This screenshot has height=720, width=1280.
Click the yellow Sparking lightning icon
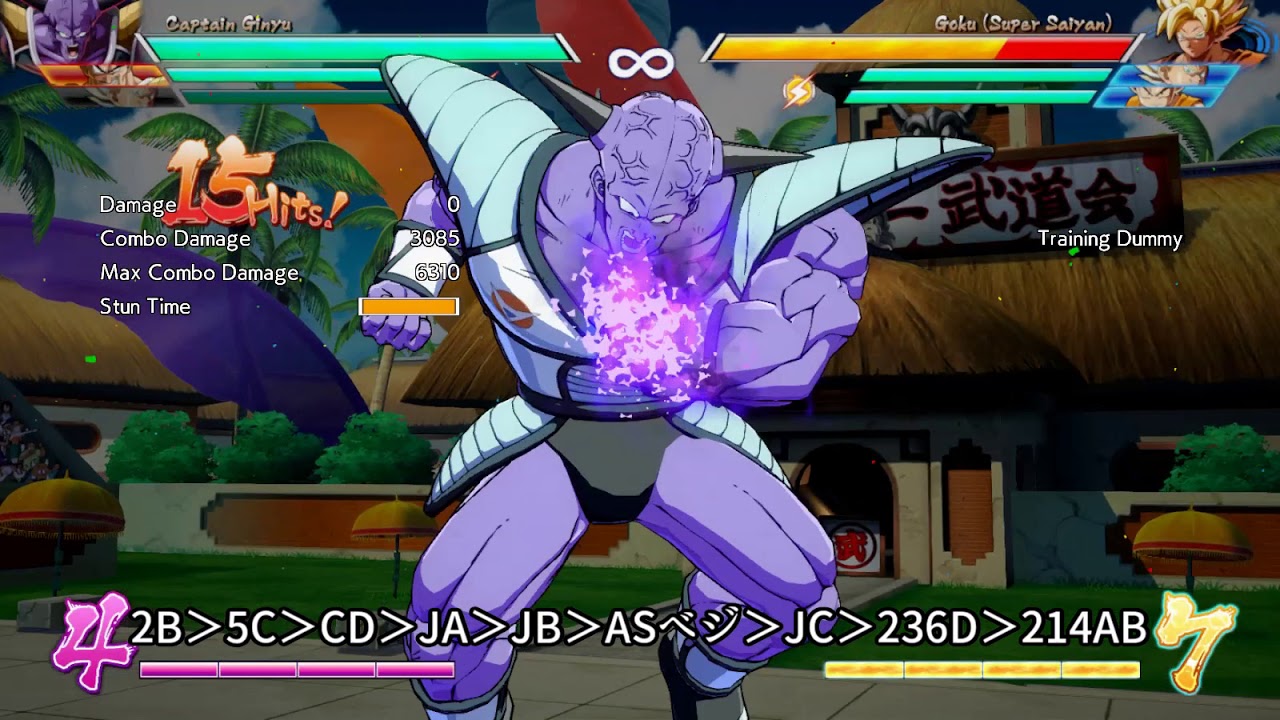800,90
